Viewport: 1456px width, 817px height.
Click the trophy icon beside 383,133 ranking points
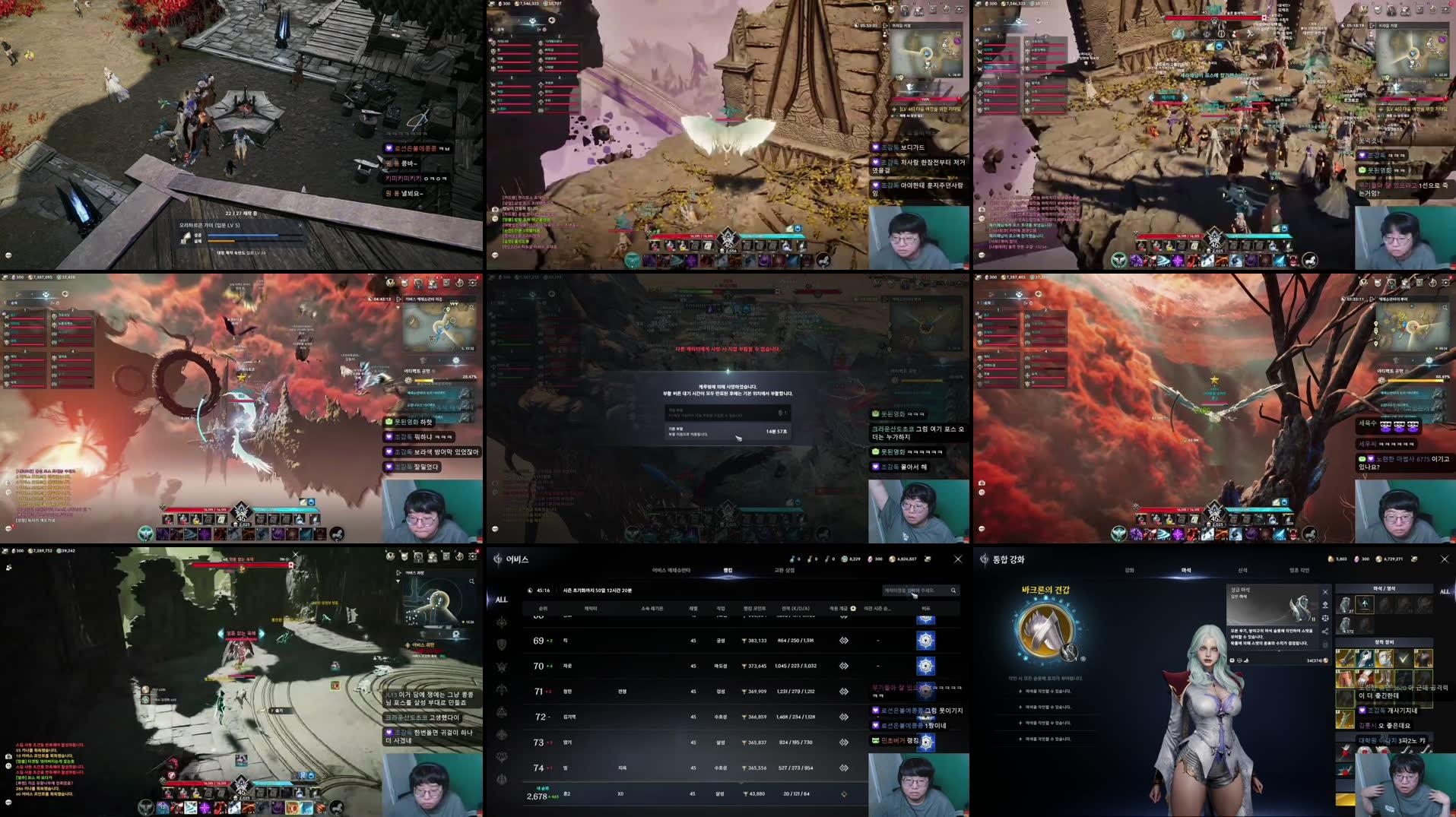(x=744, y=641)
